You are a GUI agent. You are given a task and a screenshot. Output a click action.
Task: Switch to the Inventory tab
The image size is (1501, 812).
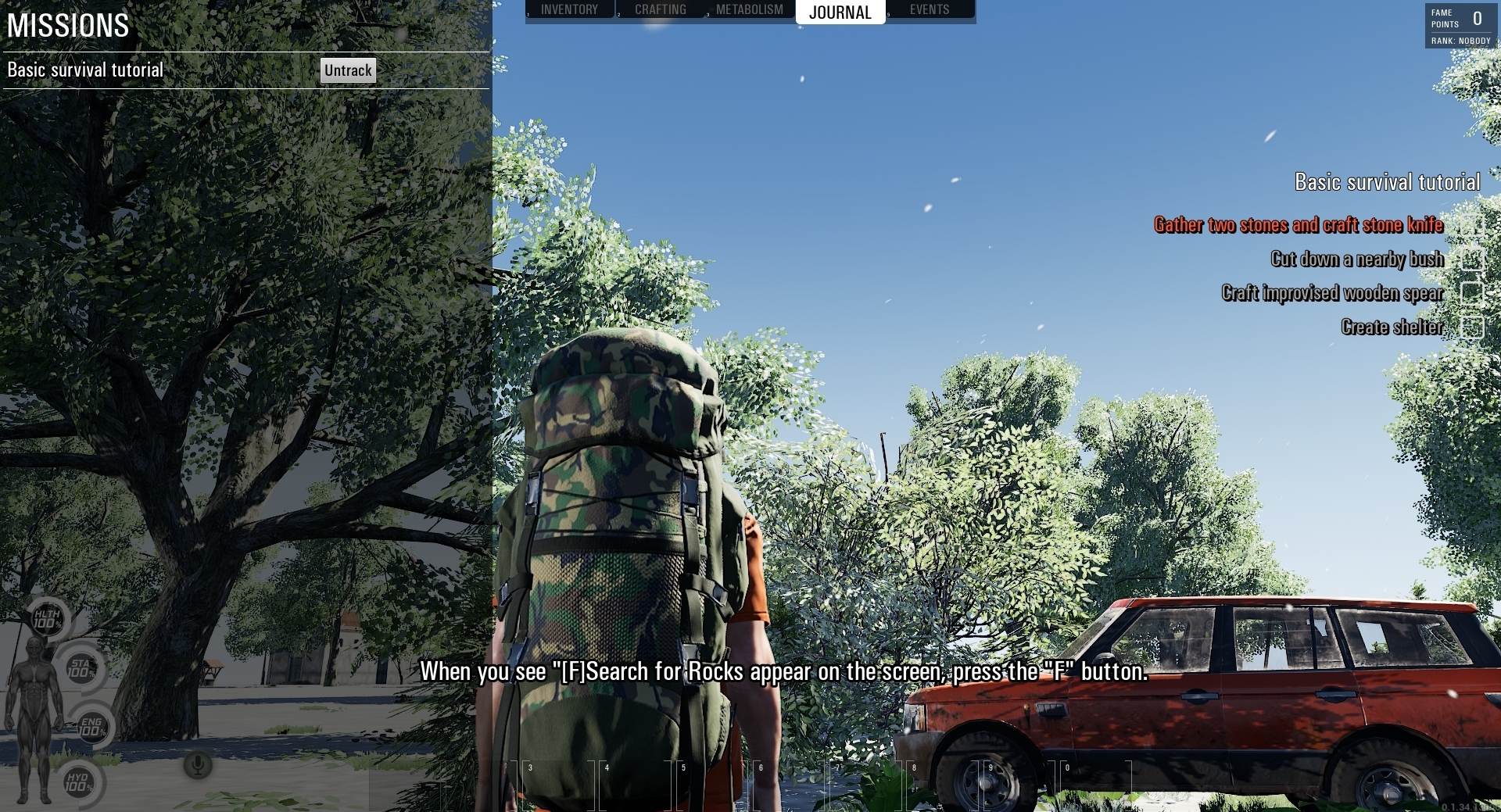point(569,9)
